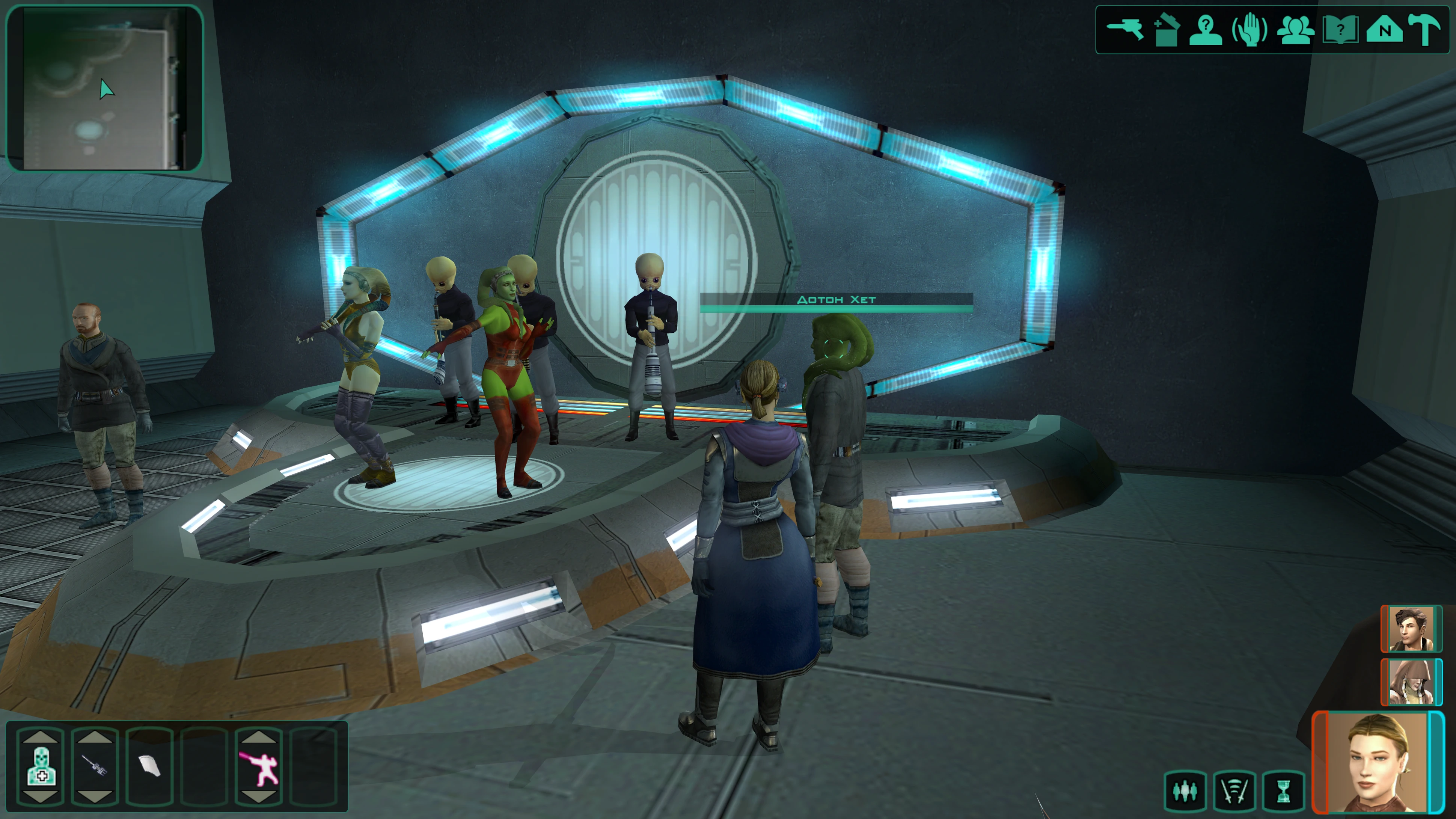Open the area map compass icon
The image size is (1456, 819).
coord(1384,29)
